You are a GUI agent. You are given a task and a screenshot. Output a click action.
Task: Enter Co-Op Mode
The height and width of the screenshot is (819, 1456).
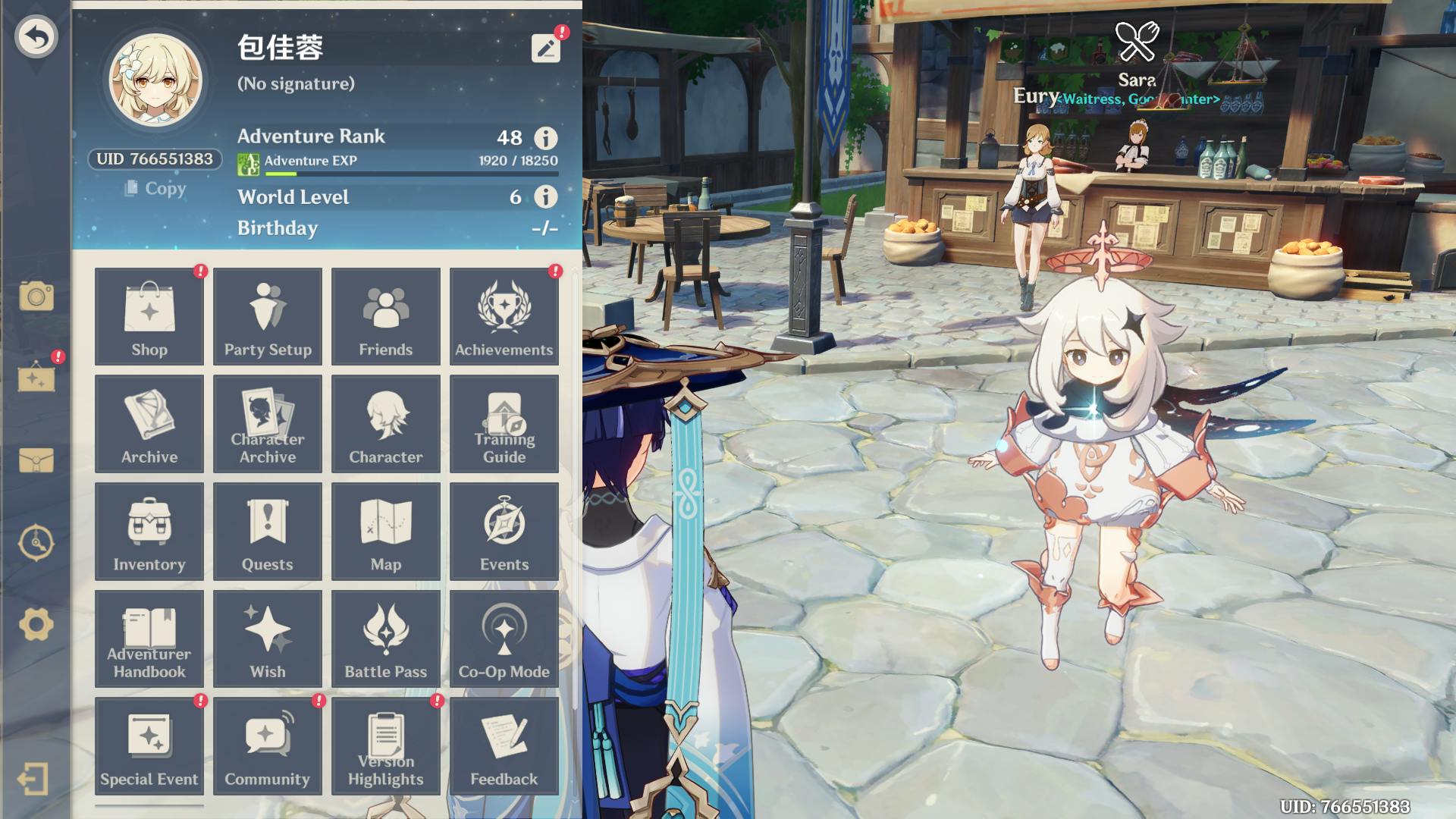tap(504, 639)
